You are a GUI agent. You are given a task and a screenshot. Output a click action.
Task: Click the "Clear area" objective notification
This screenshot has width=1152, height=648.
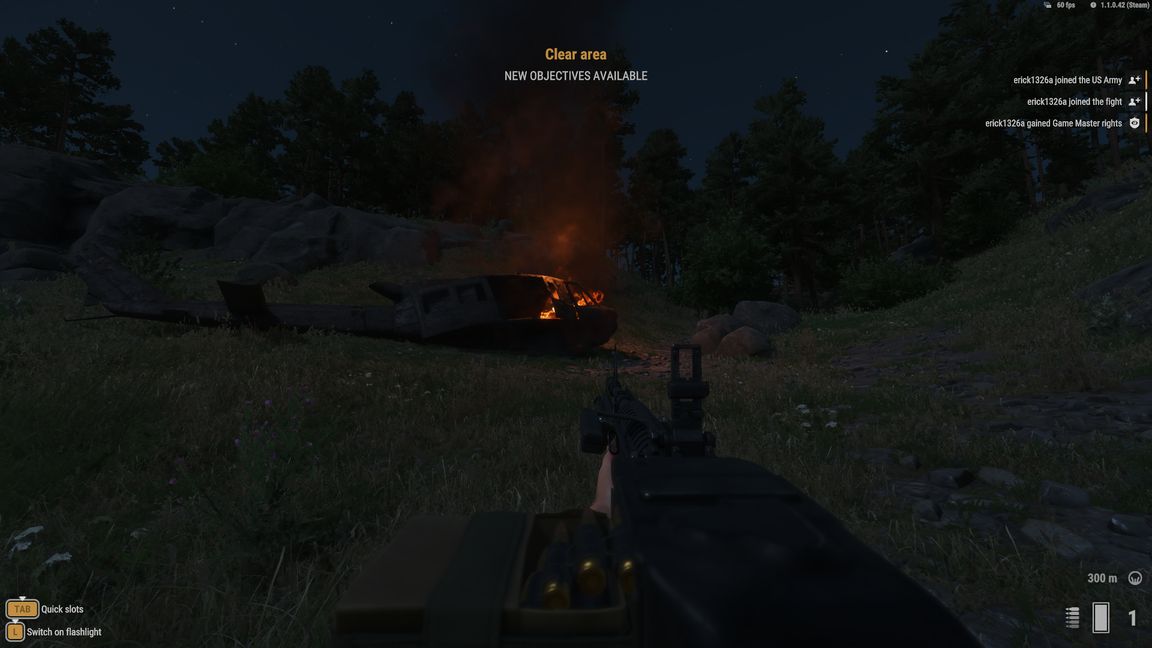575,55
